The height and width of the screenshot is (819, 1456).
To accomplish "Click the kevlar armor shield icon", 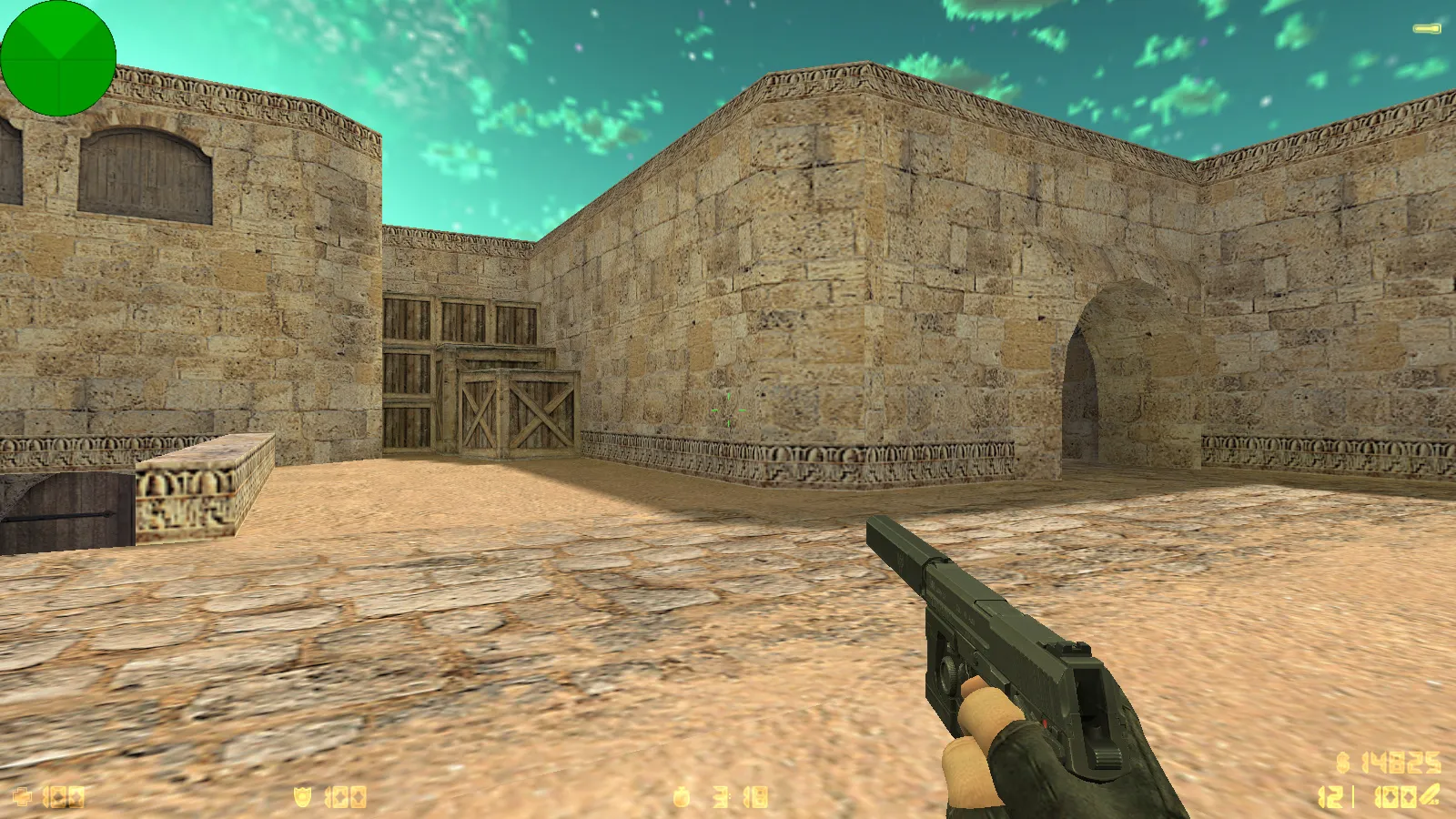I will tap(303, 797).
